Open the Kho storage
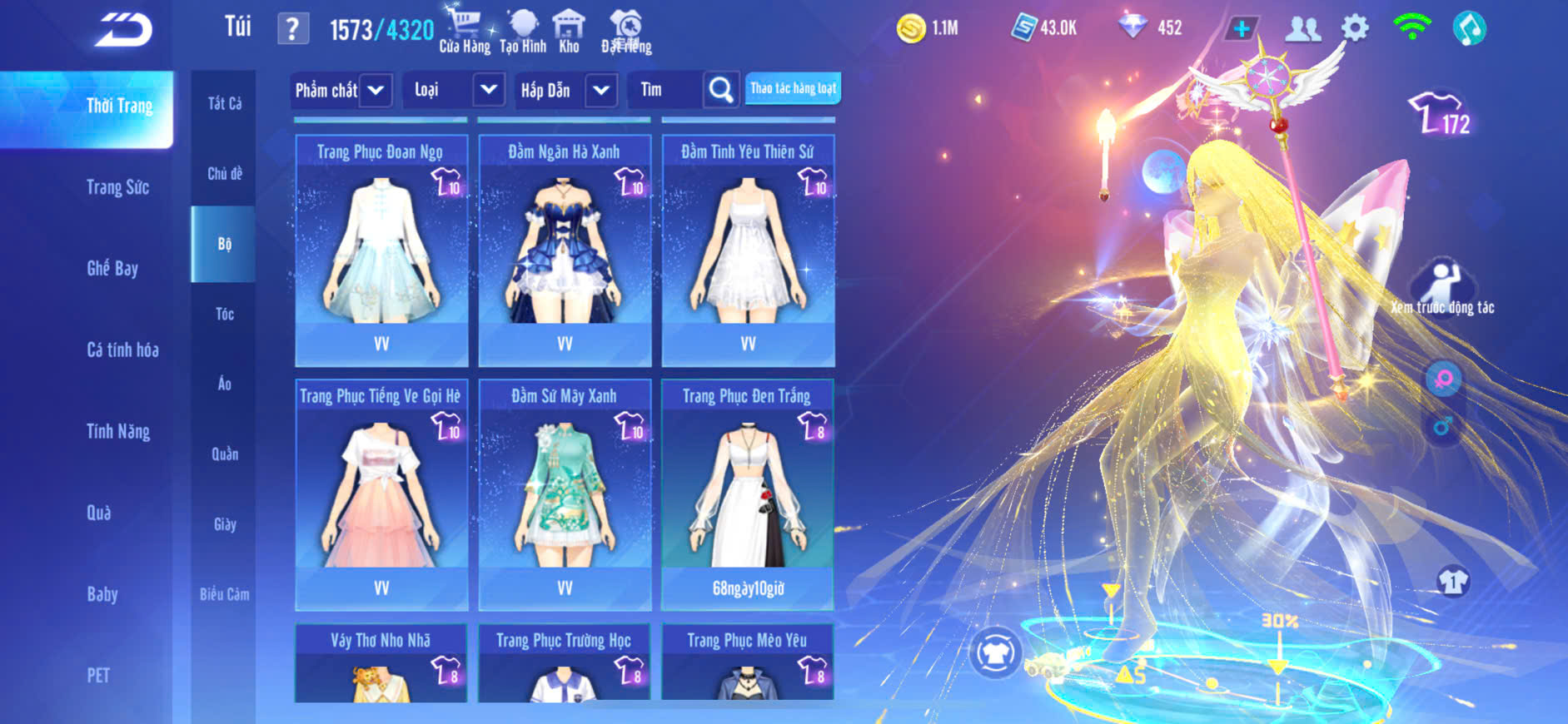Screen dimensions: 1568x724 [569, 30]
